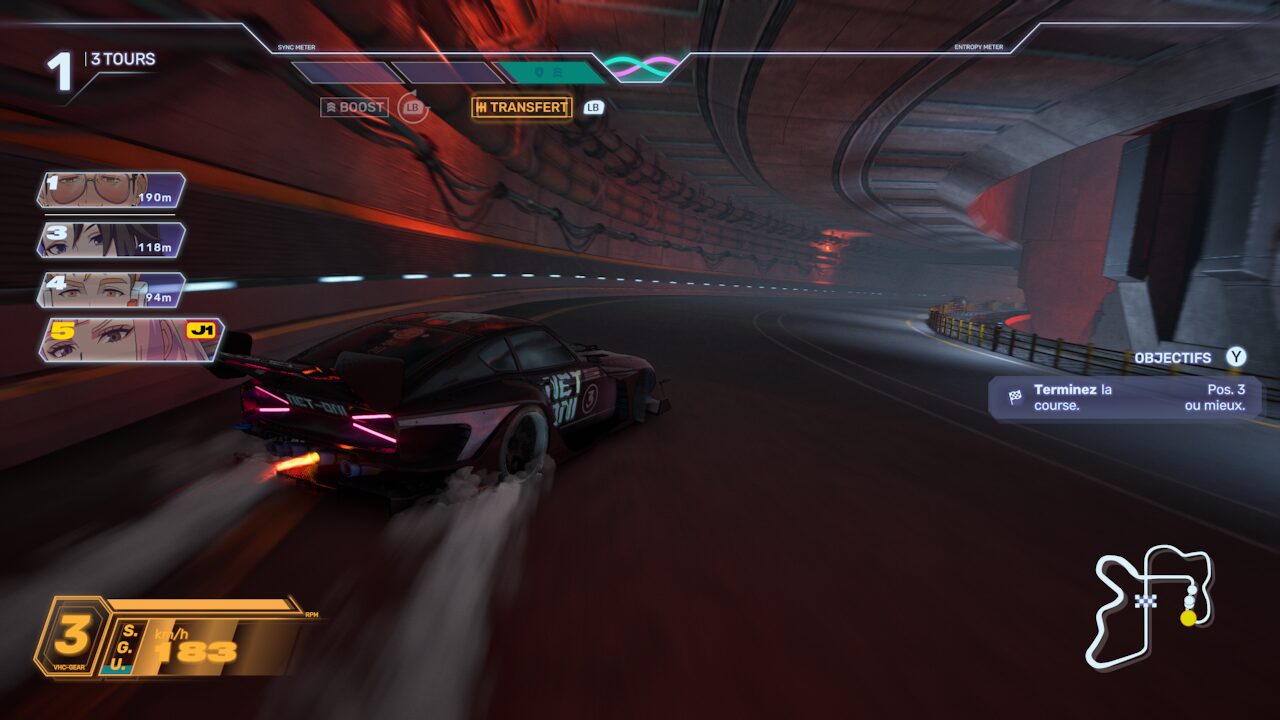The image size is (1280, 720).
Task: Select the fourth-place racer portrait
Action: point(111,289)
